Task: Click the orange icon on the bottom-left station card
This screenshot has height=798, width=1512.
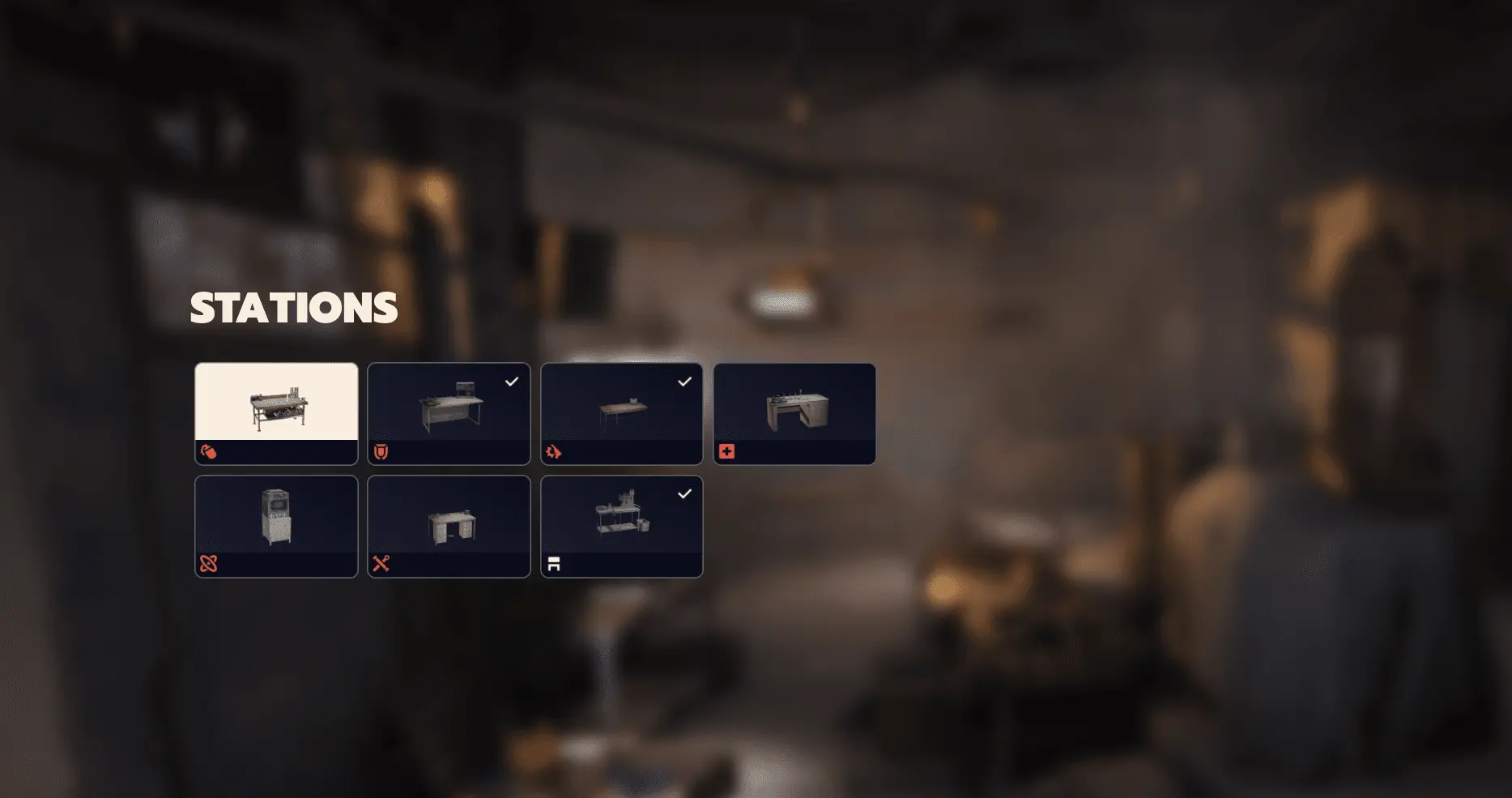Action: (210, 565)
